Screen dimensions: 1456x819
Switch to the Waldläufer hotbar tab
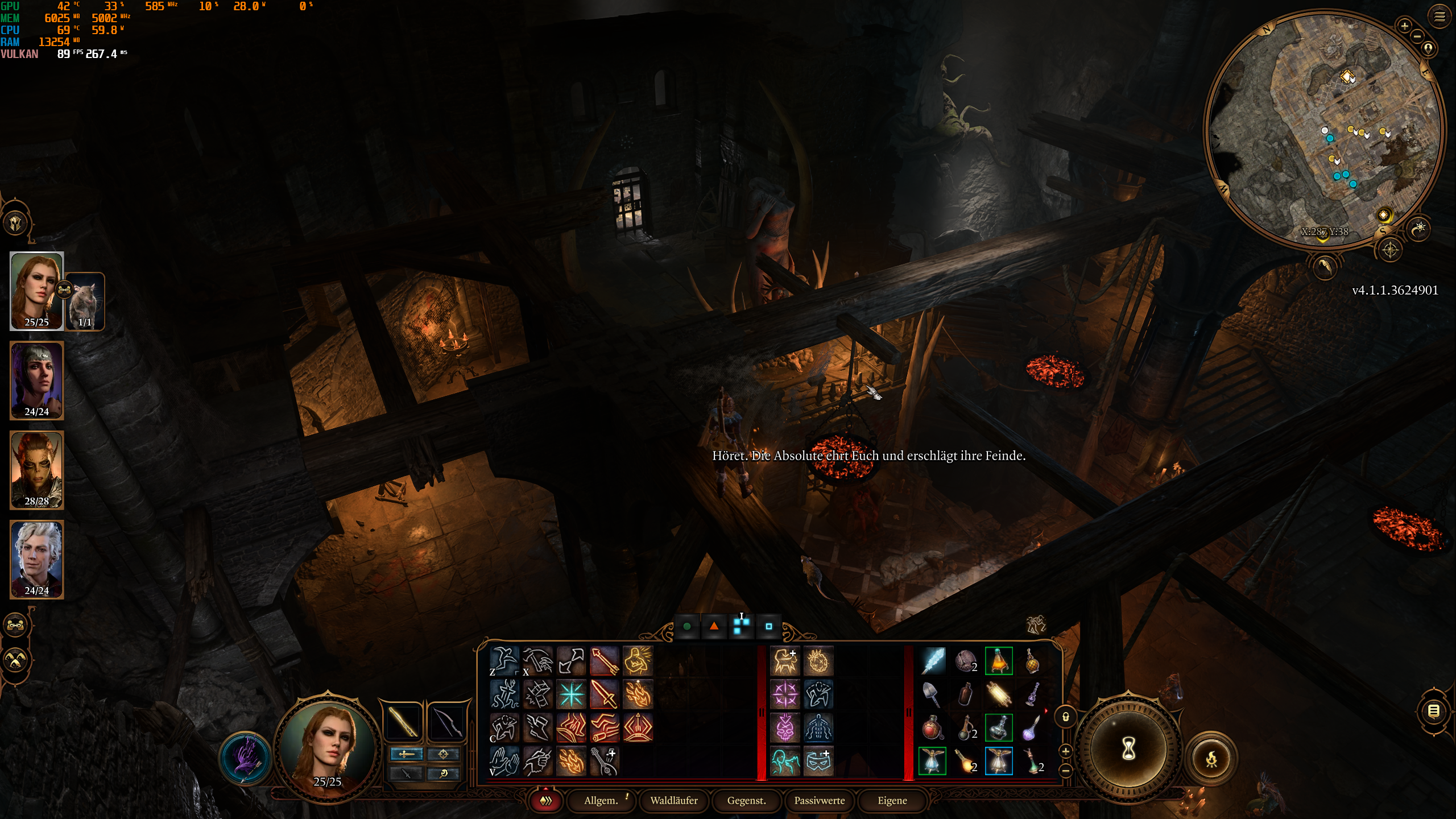click(x=674, y=800)
